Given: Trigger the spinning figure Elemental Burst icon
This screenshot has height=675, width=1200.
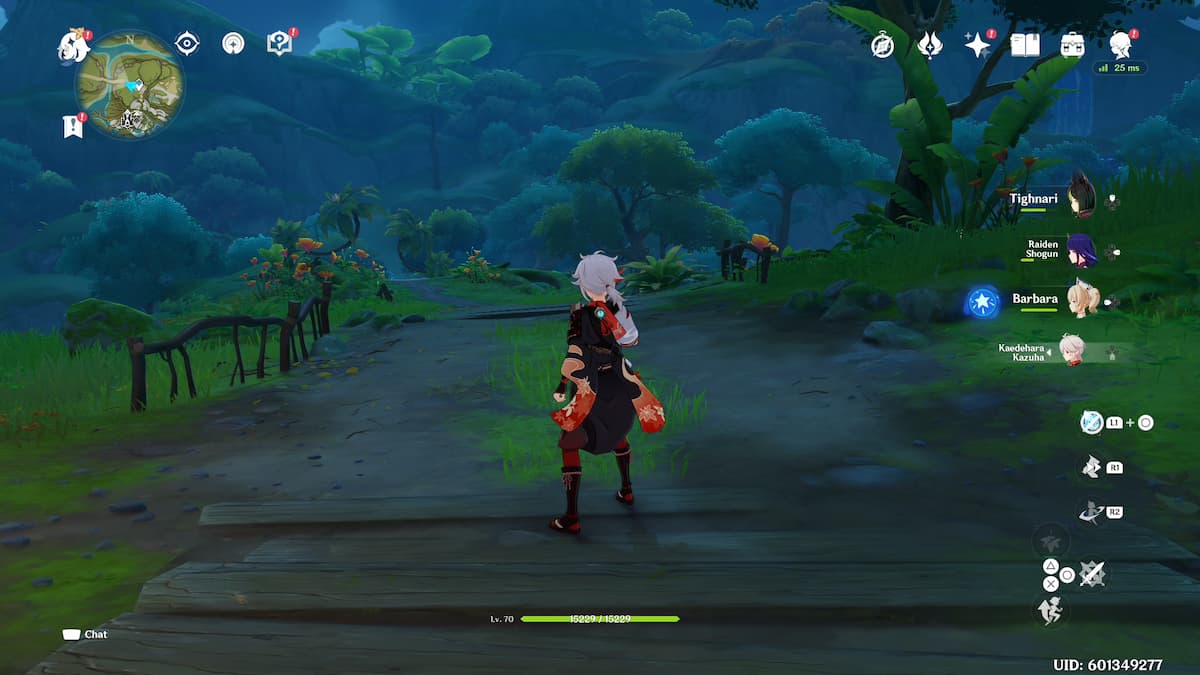Looking at the screenshot, I should [x=1091, y=512].
